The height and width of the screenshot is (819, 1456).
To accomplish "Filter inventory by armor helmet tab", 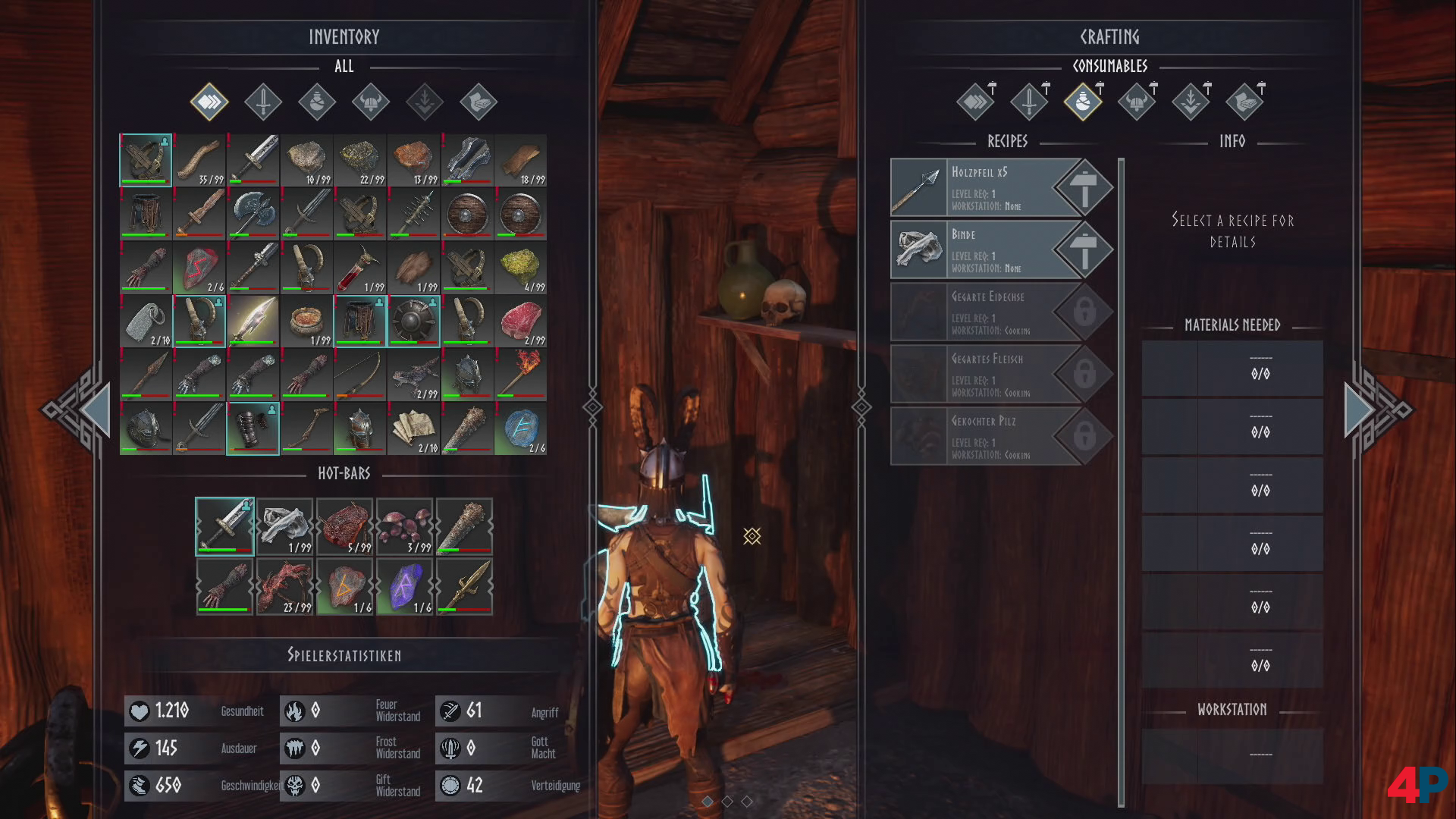I will 371,102.
